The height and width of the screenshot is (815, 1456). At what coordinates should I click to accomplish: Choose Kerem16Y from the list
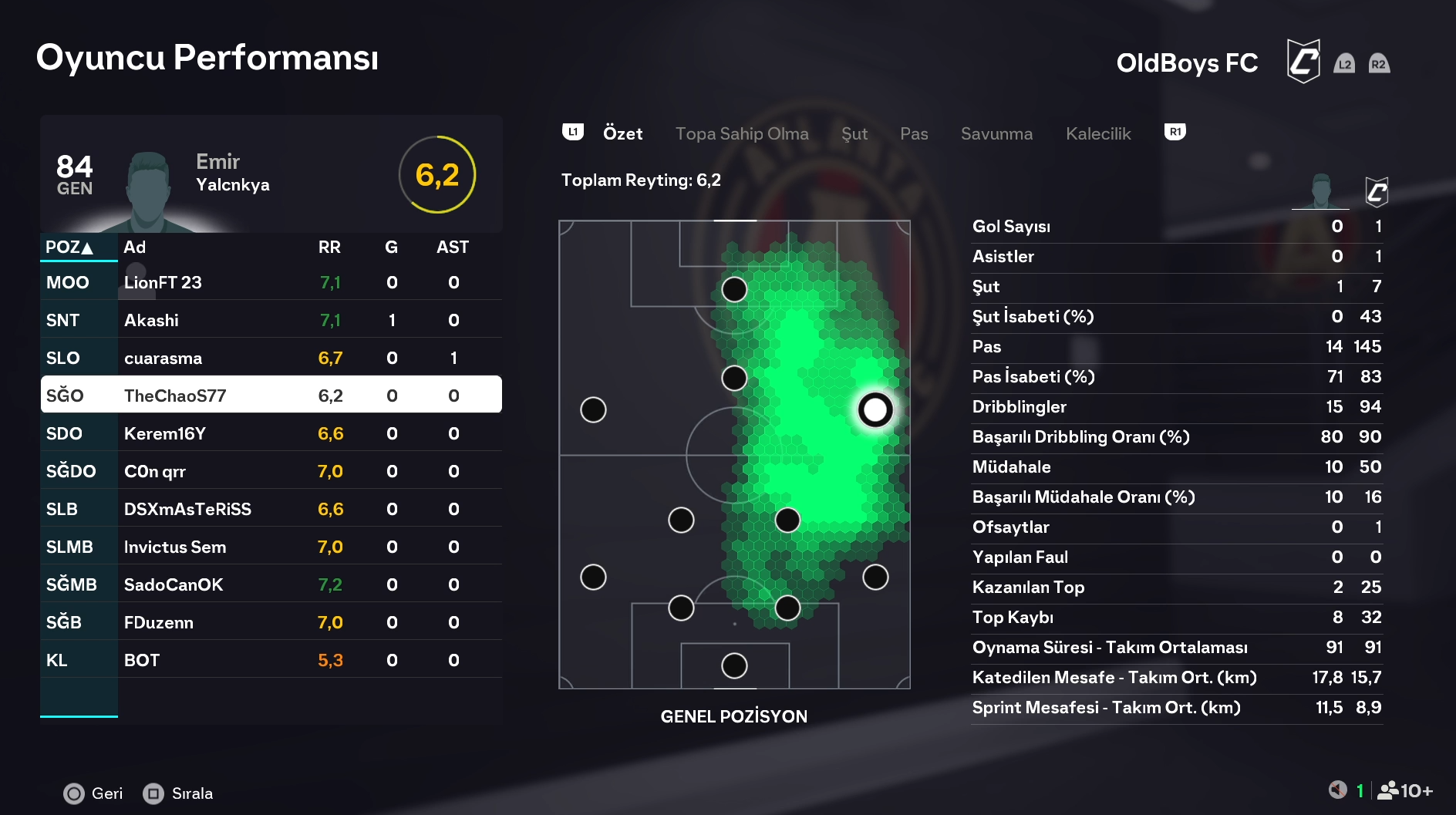[271, 433]
